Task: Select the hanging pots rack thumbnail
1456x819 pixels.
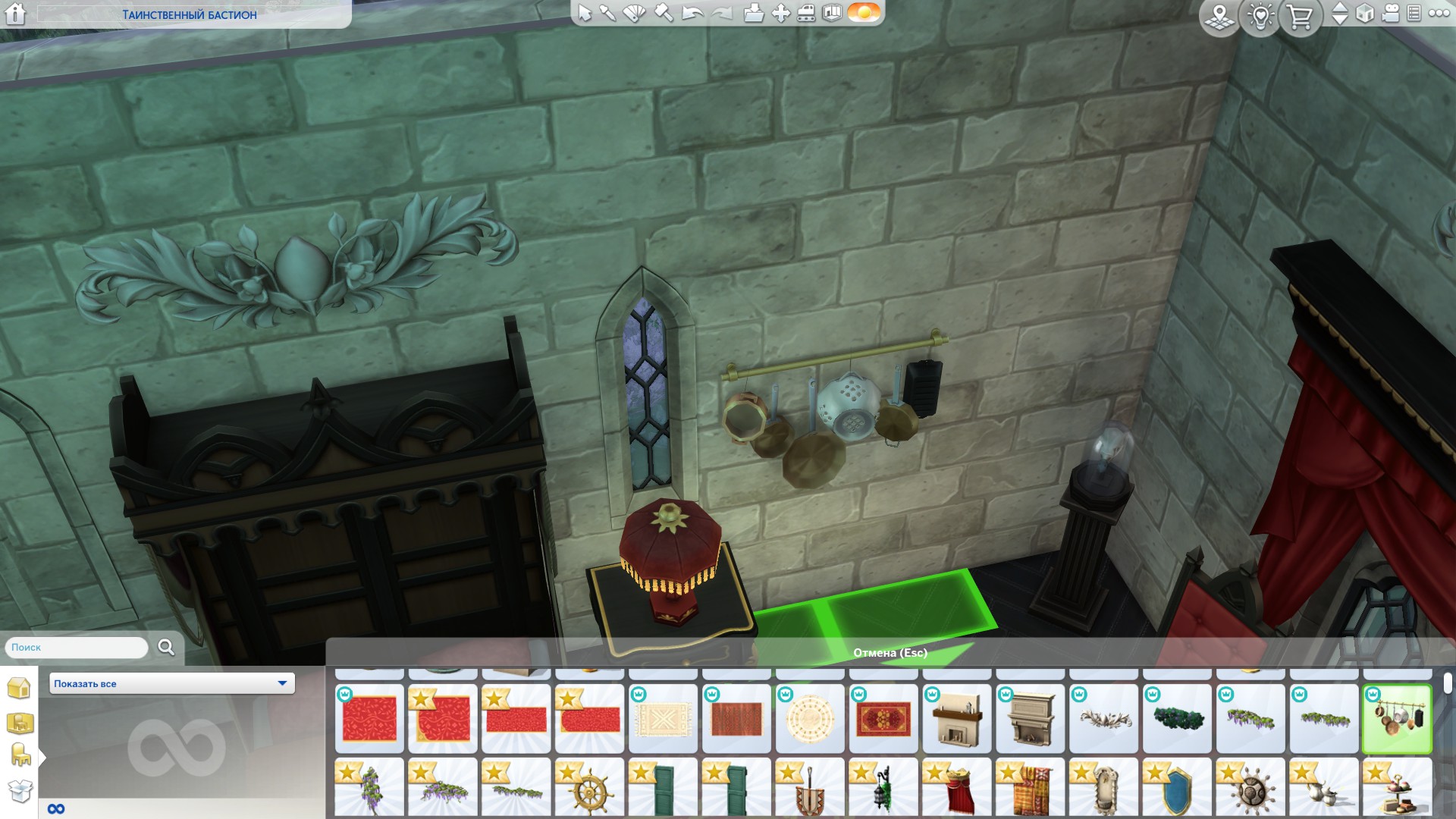Action: pyautogui.click(x=1397, y=718)
